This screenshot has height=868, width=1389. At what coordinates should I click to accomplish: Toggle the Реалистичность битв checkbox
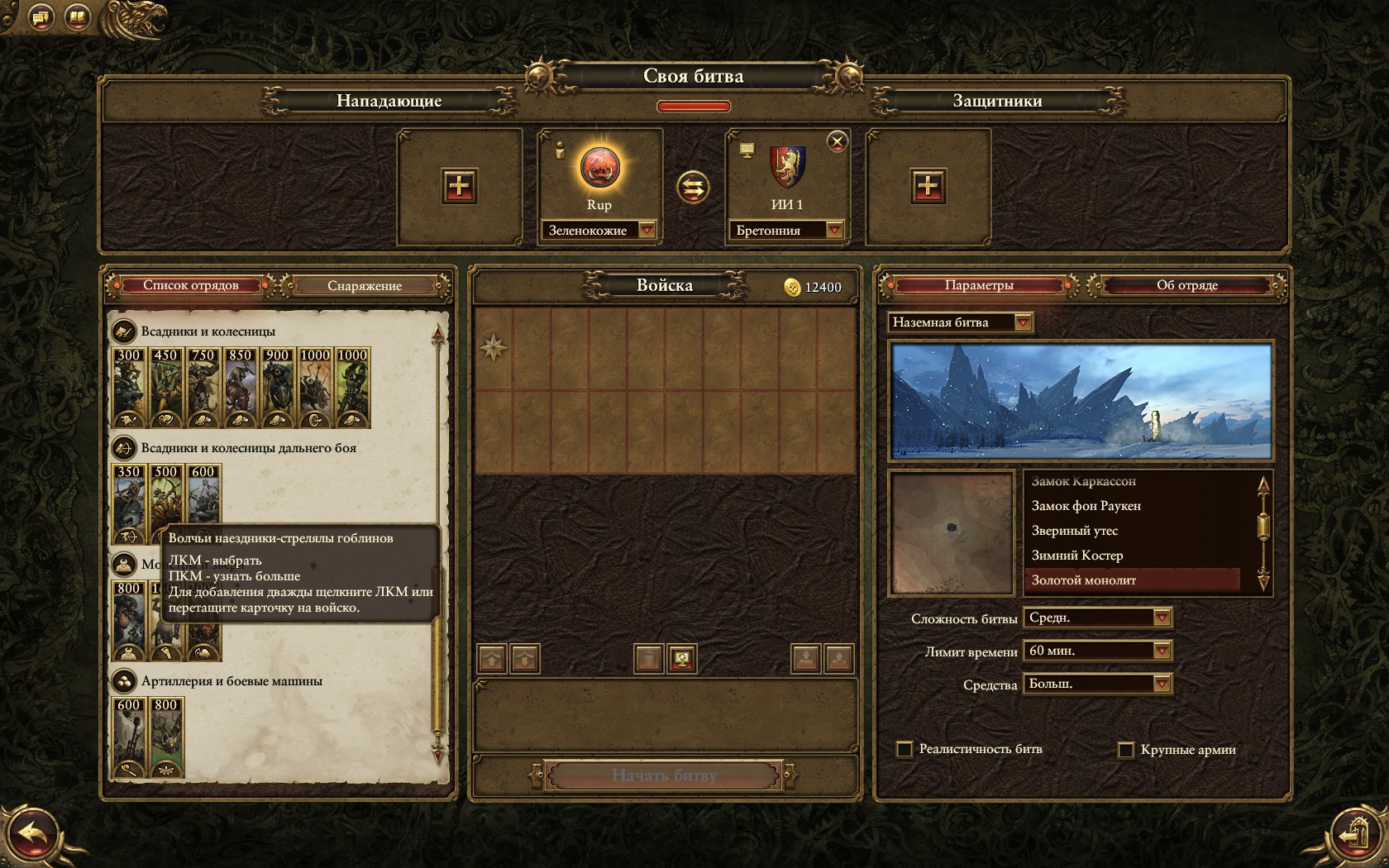pos(905,749)
